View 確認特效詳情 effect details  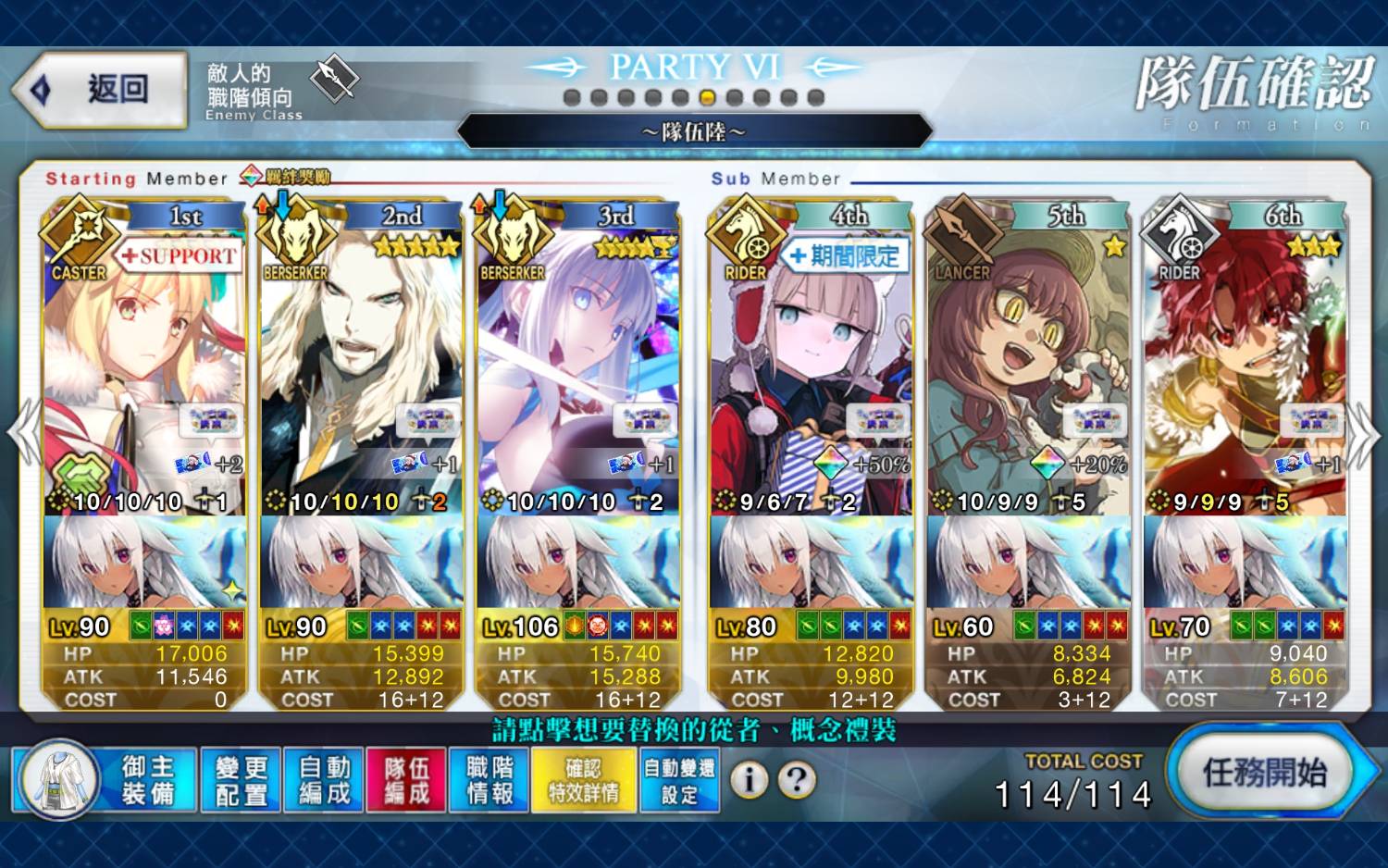584,780
